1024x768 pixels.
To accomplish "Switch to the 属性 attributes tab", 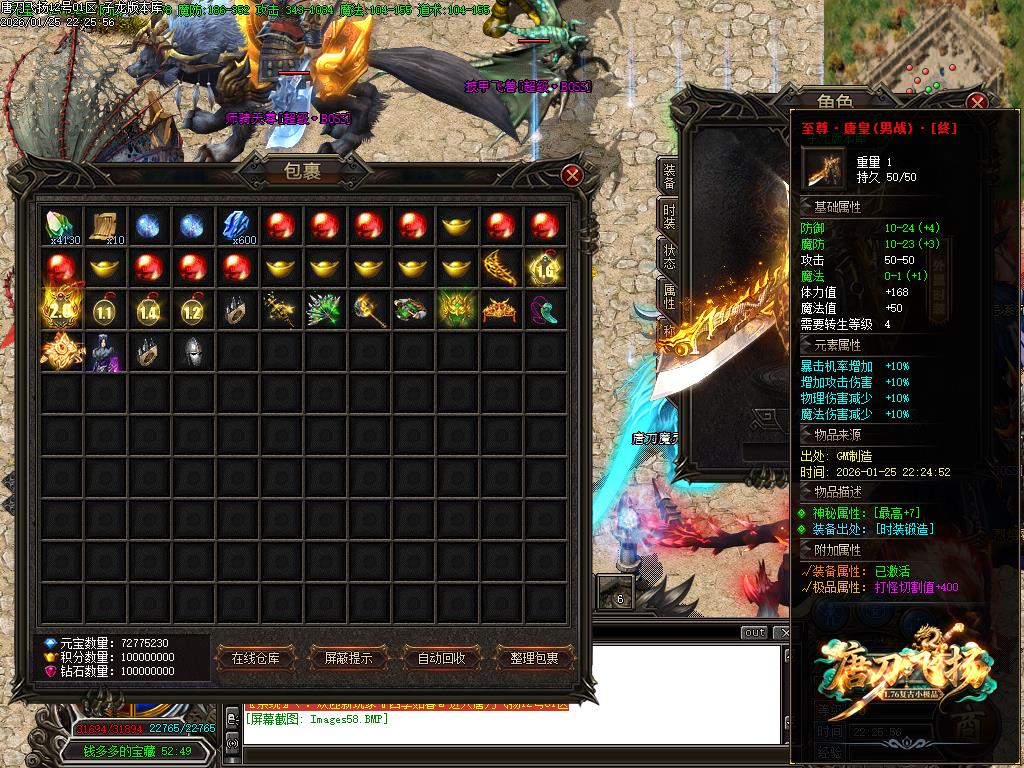I will pos(669,297).
